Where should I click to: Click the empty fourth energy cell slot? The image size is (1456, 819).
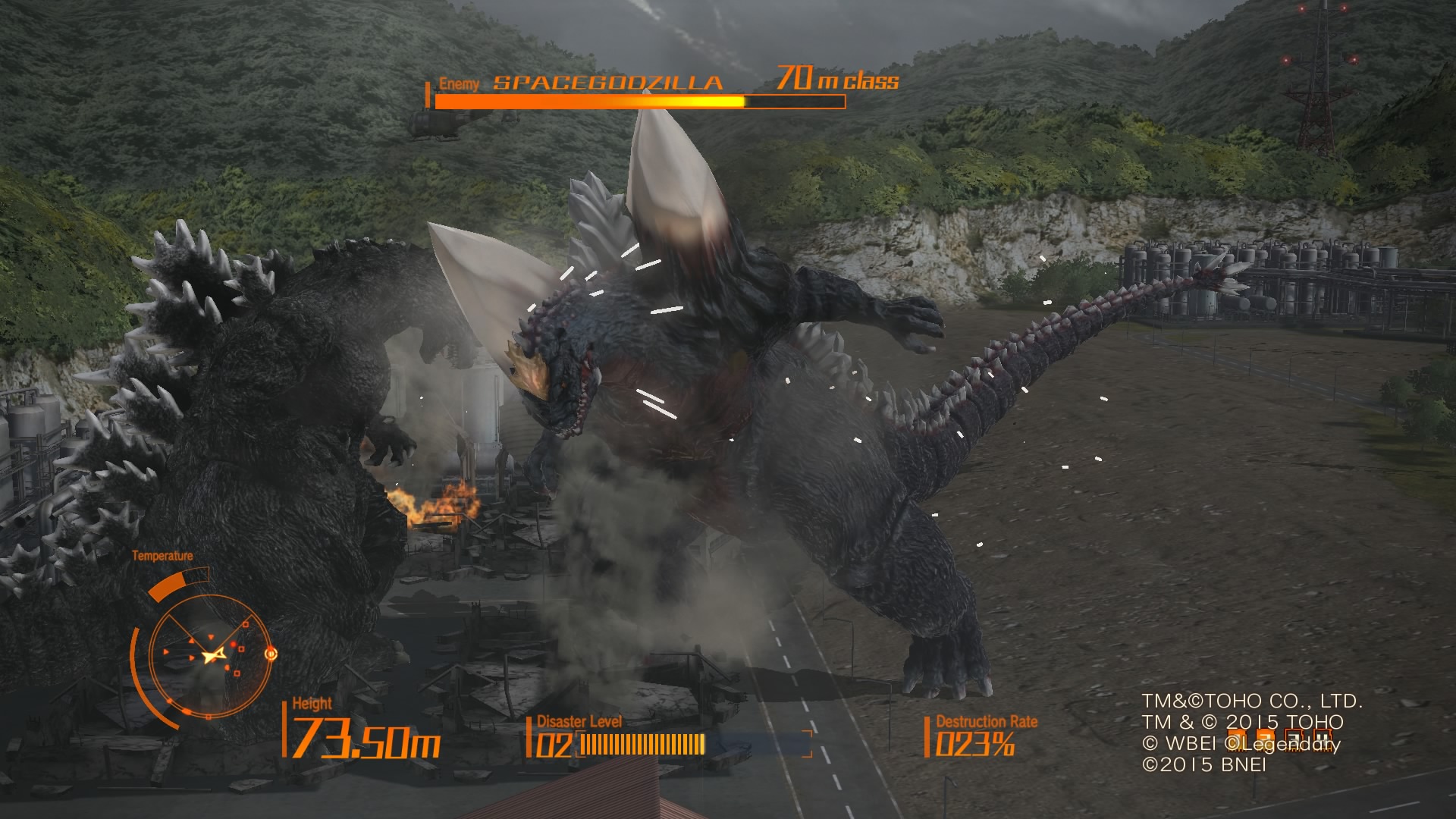click(1323, 739)
